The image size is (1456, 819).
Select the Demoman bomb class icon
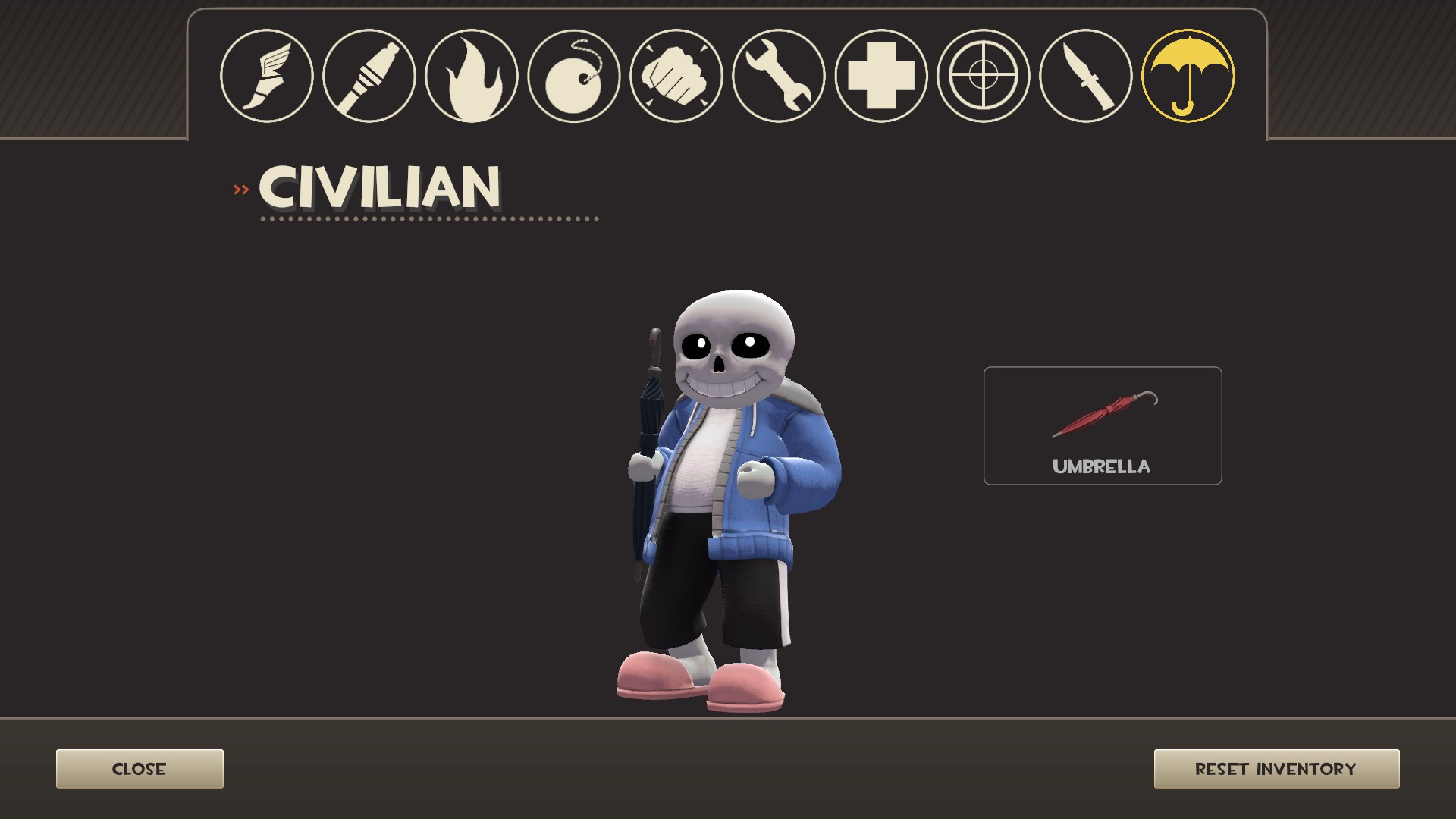(573, 75)
